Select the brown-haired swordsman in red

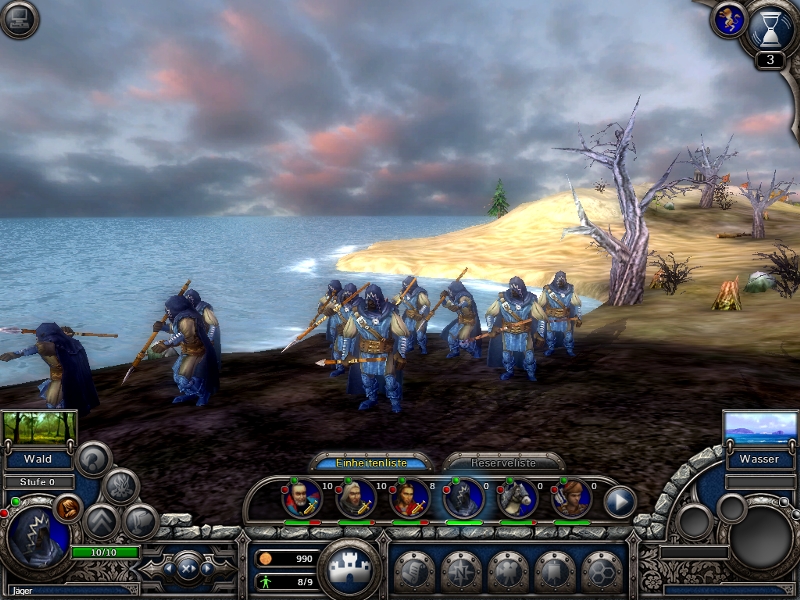(409, 498)
